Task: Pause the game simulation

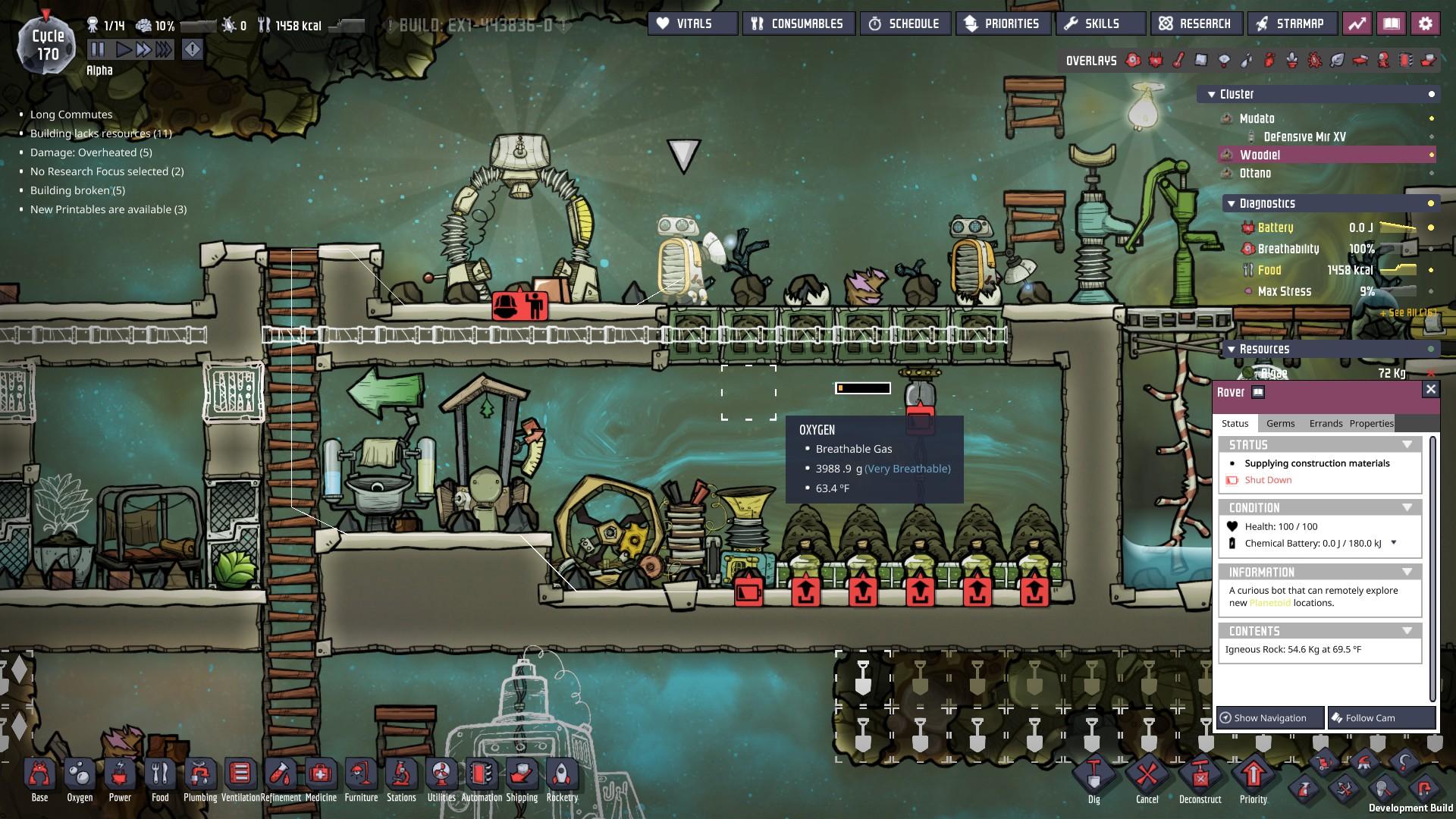Action: (x=99, y=48)
